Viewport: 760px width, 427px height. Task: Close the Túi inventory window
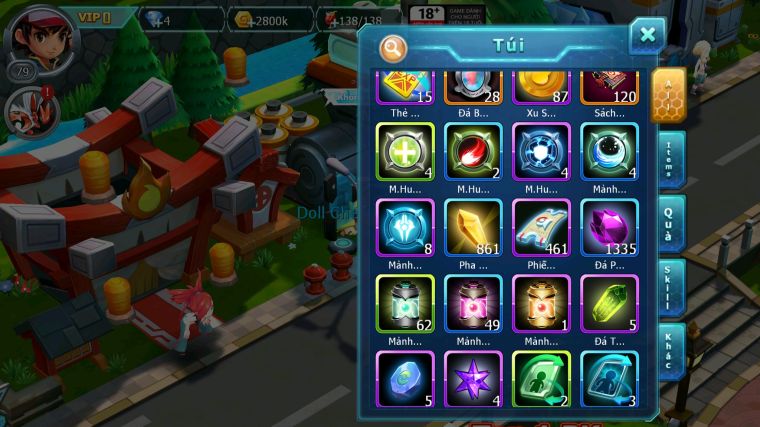647,36
